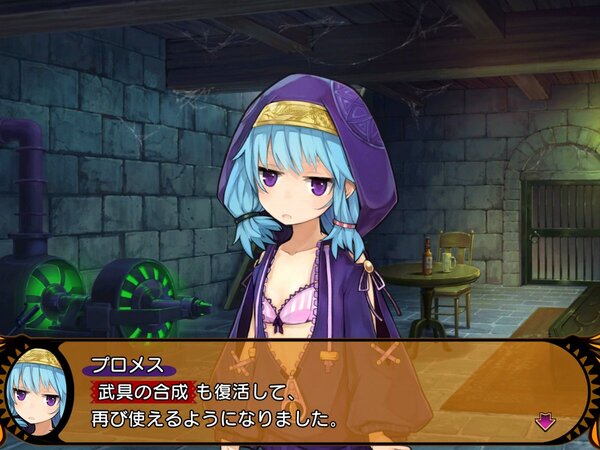The width and height of the screenshot is (600, 450).
Task: Advance dialogue with the pink arrow
Action: [545, 421]
